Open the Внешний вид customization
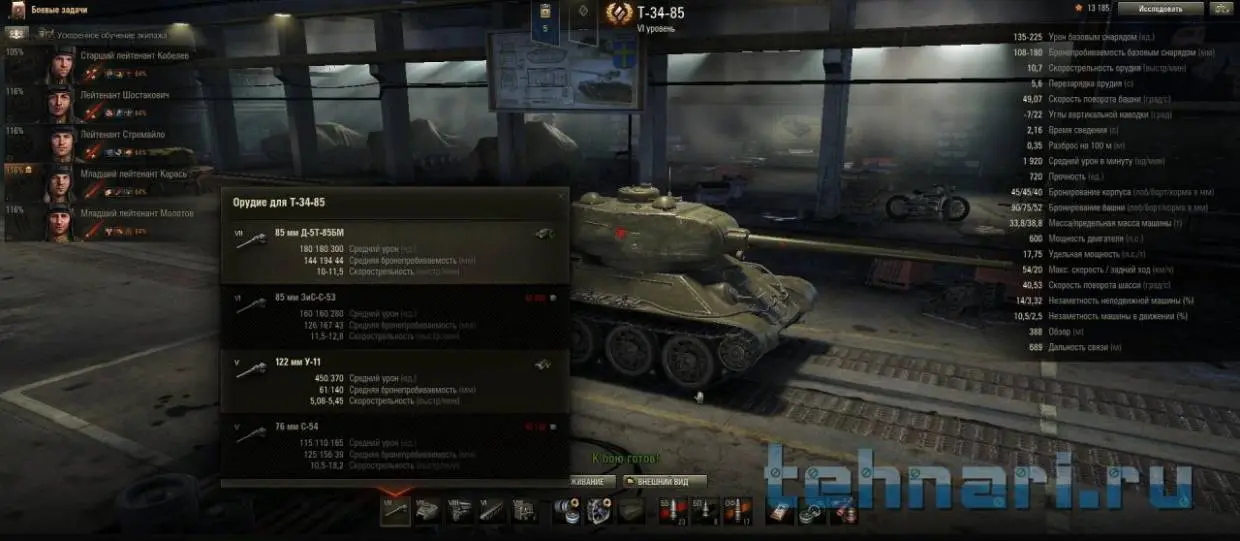The image size is (1240, 541). 664,481
